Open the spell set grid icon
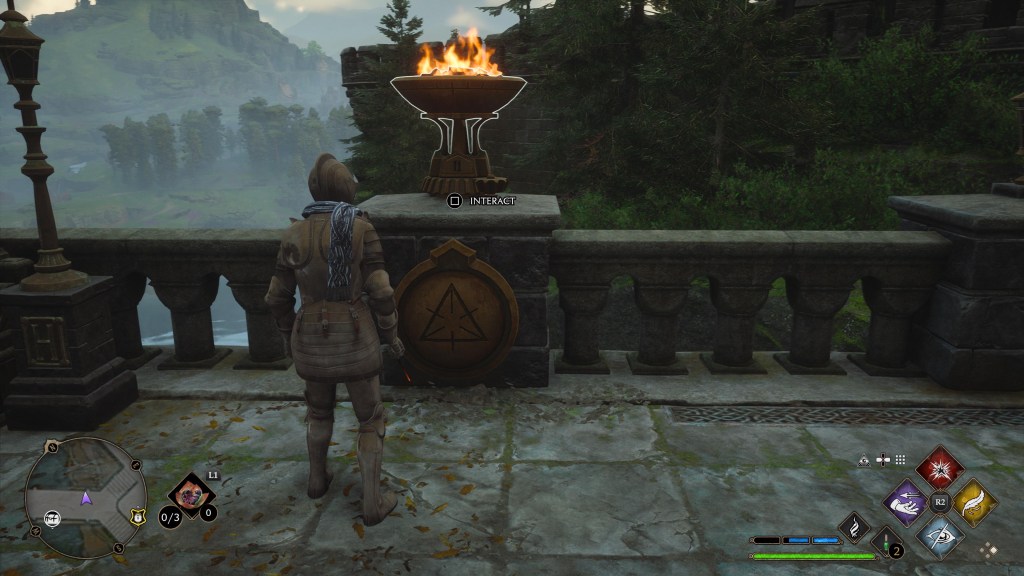The height and width of the screenshot is (576, 1024). (x=900, y=460)
